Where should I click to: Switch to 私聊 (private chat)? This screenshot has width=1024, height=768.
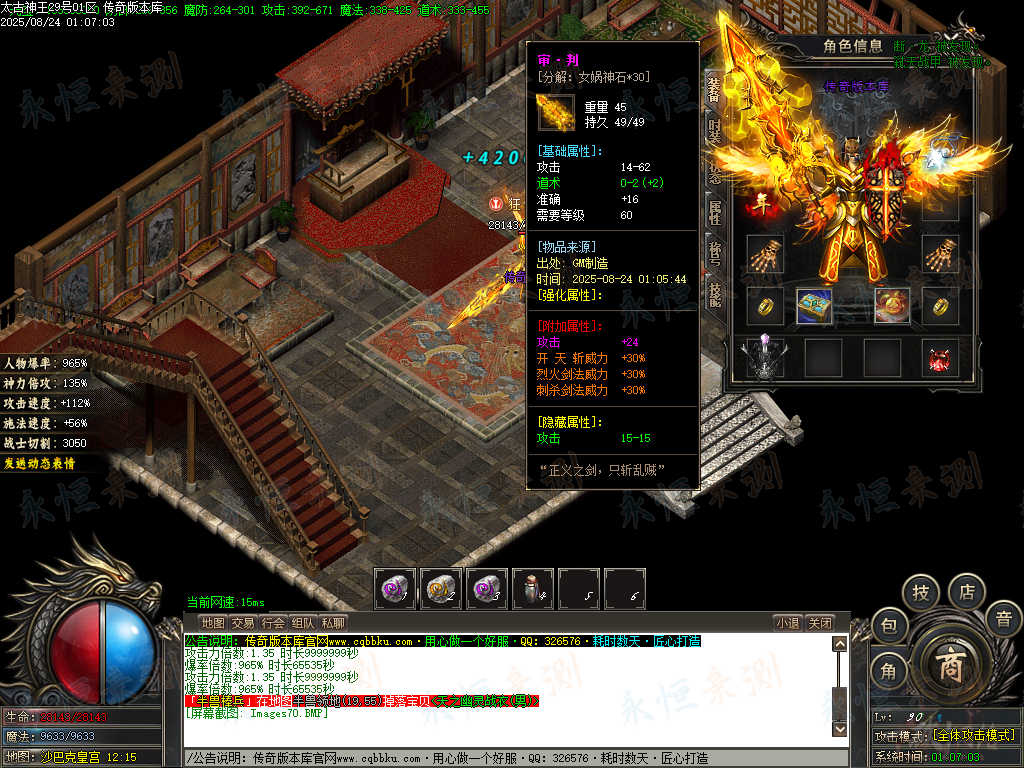[333, 623]
